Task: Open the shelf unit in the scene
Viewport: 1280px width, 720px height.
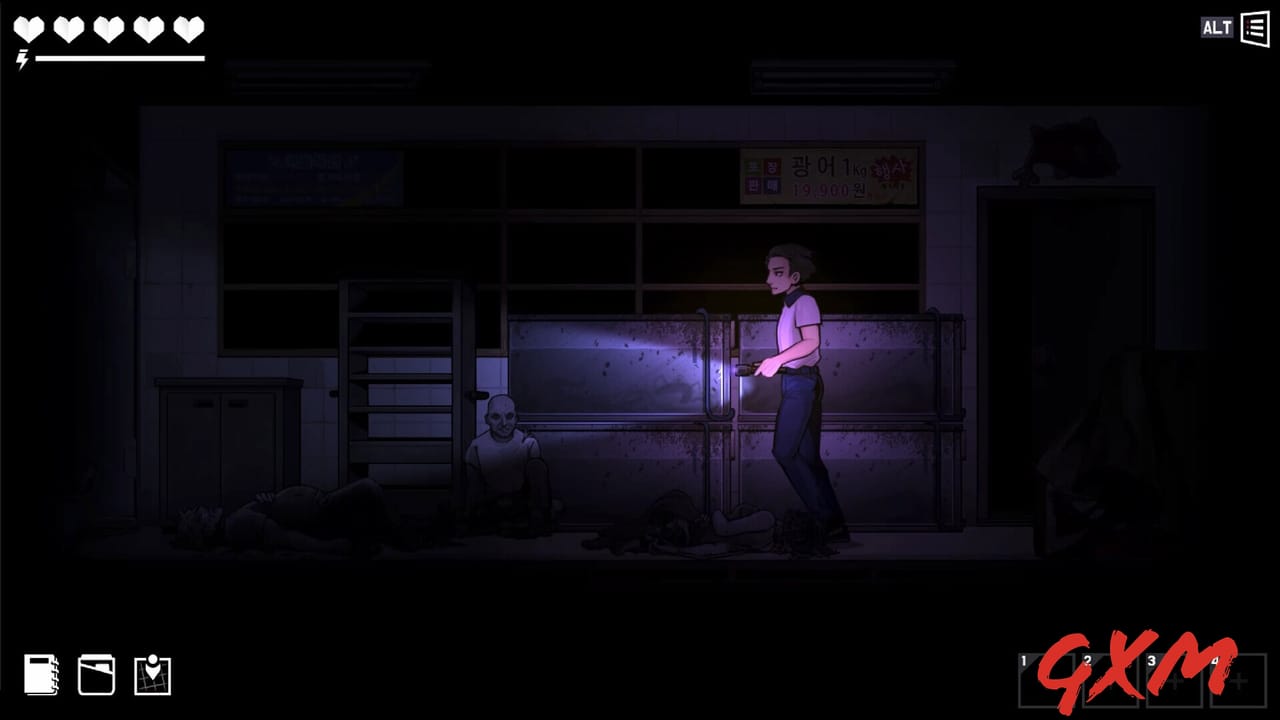Action: [x=398, y=380]
